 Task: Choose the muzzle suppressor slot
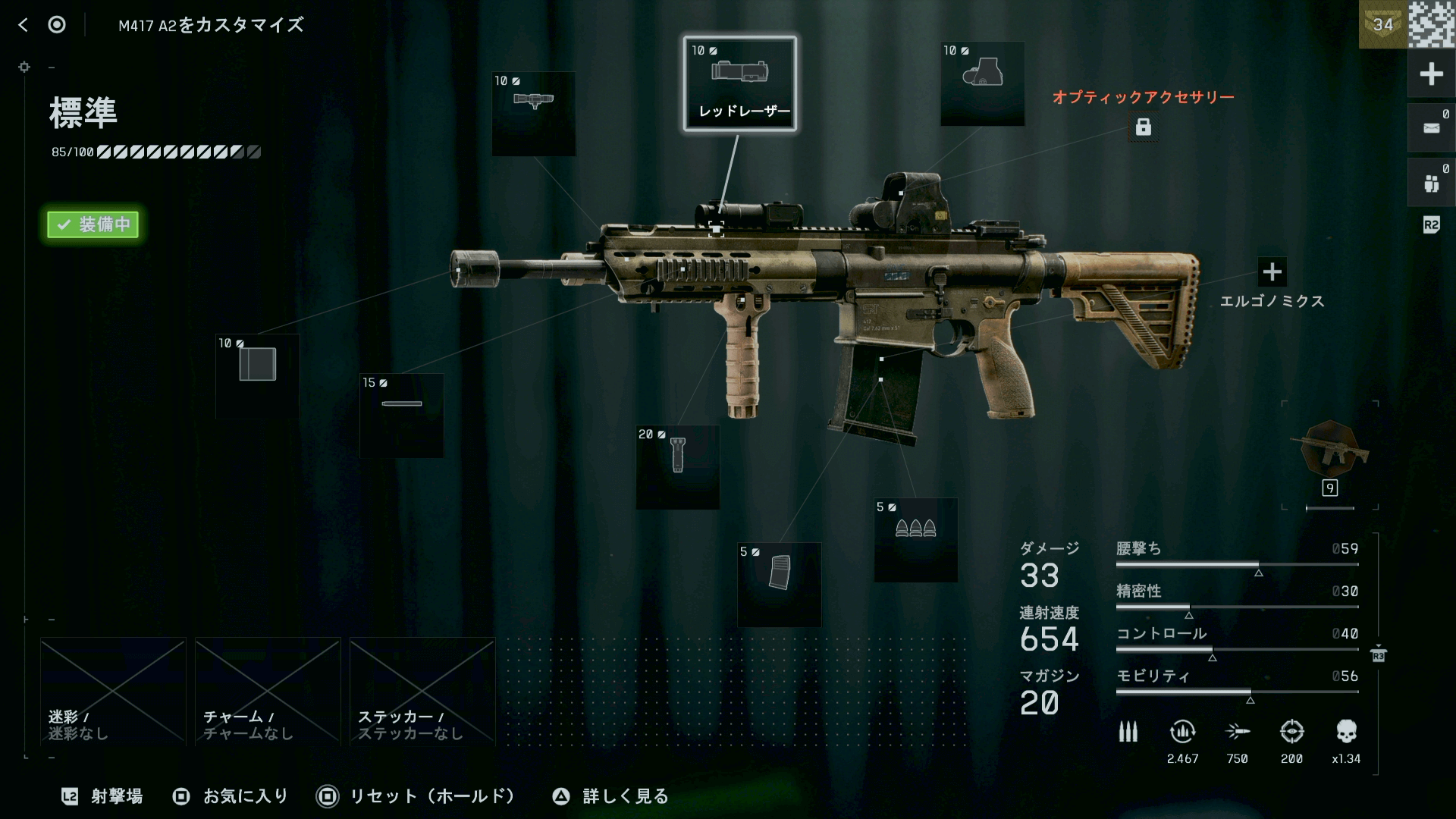257,376
